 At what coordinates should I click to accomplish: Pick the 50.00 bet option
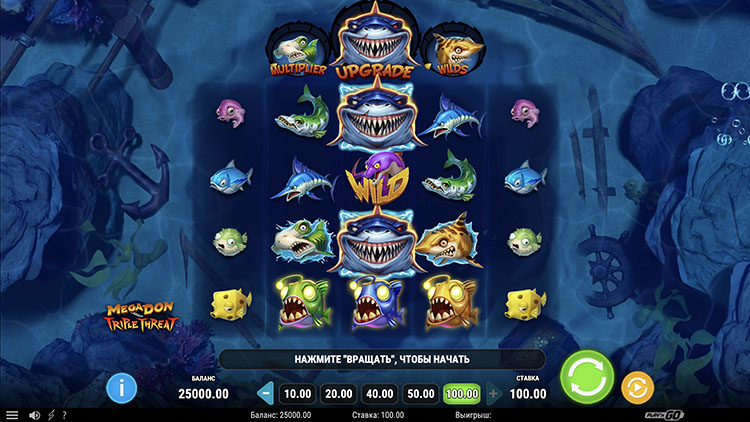[421, 393]
